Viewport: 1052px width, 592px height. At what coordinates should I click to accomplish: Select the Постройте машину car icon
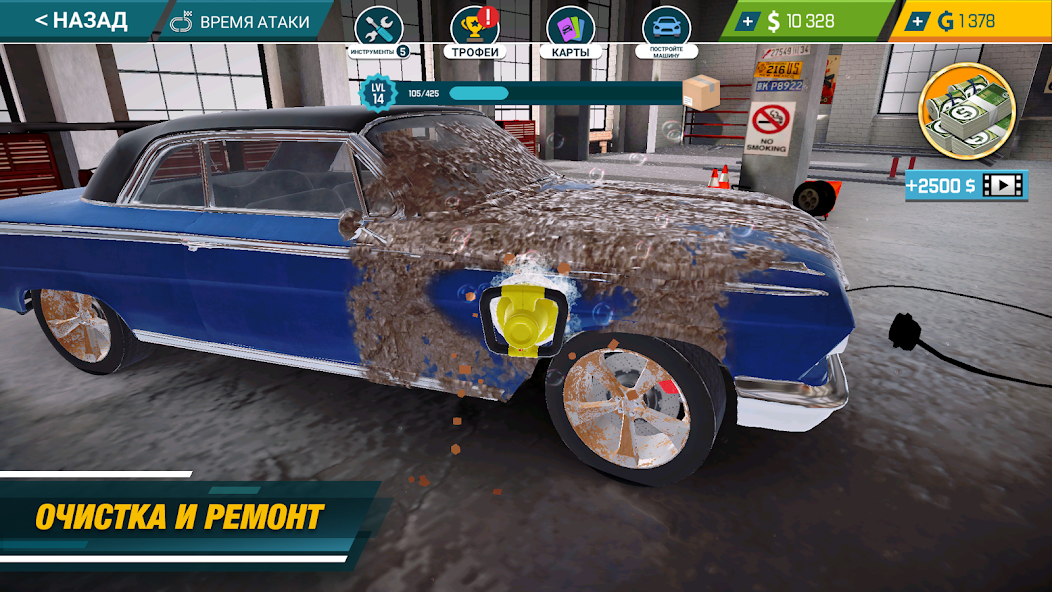pos(666,29)
